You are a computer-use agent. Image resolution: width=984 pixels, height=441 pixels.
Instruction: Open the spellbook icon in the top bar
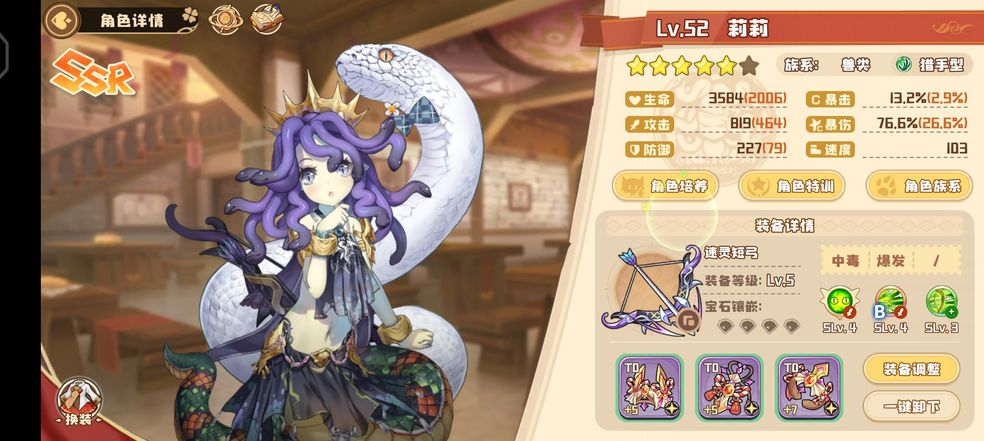265,19
